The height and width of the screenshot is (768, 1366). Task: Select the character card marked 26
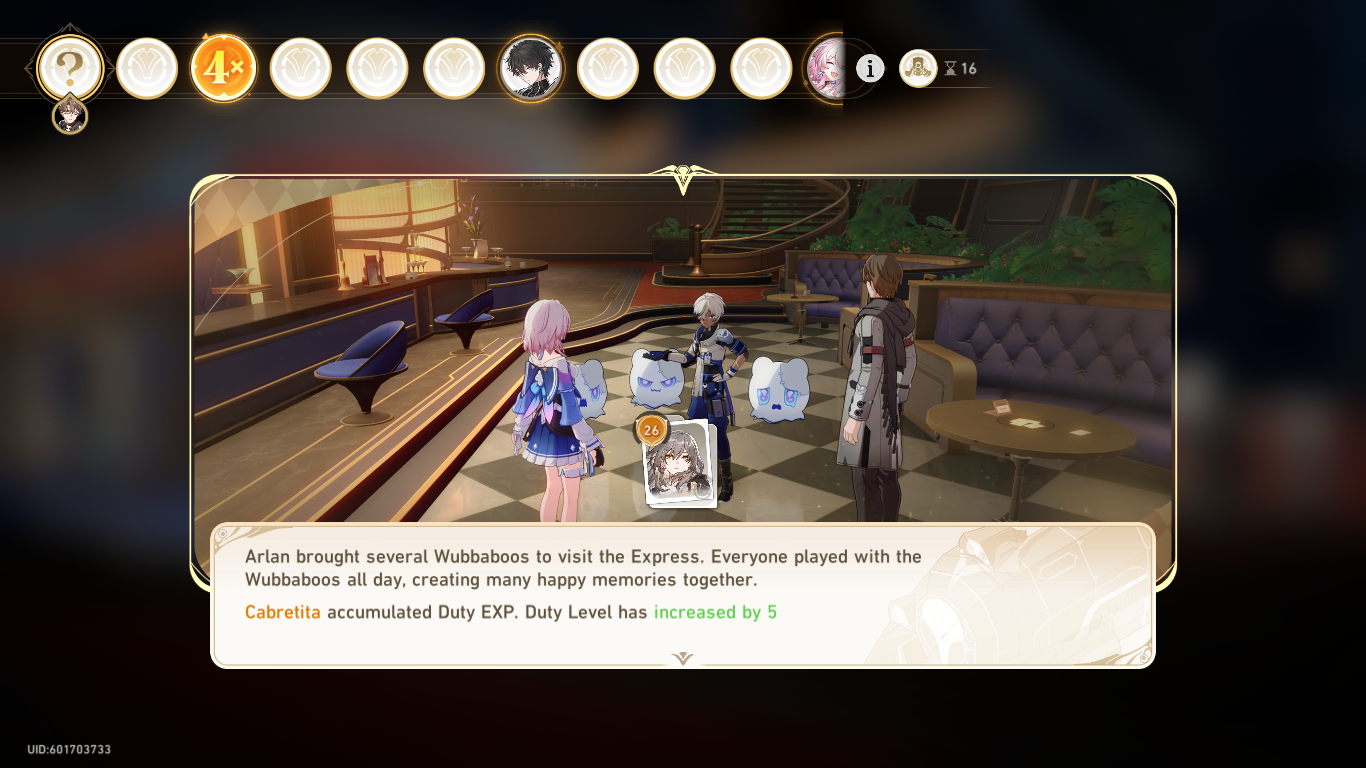pyautogui.click(x=680, y=463)
